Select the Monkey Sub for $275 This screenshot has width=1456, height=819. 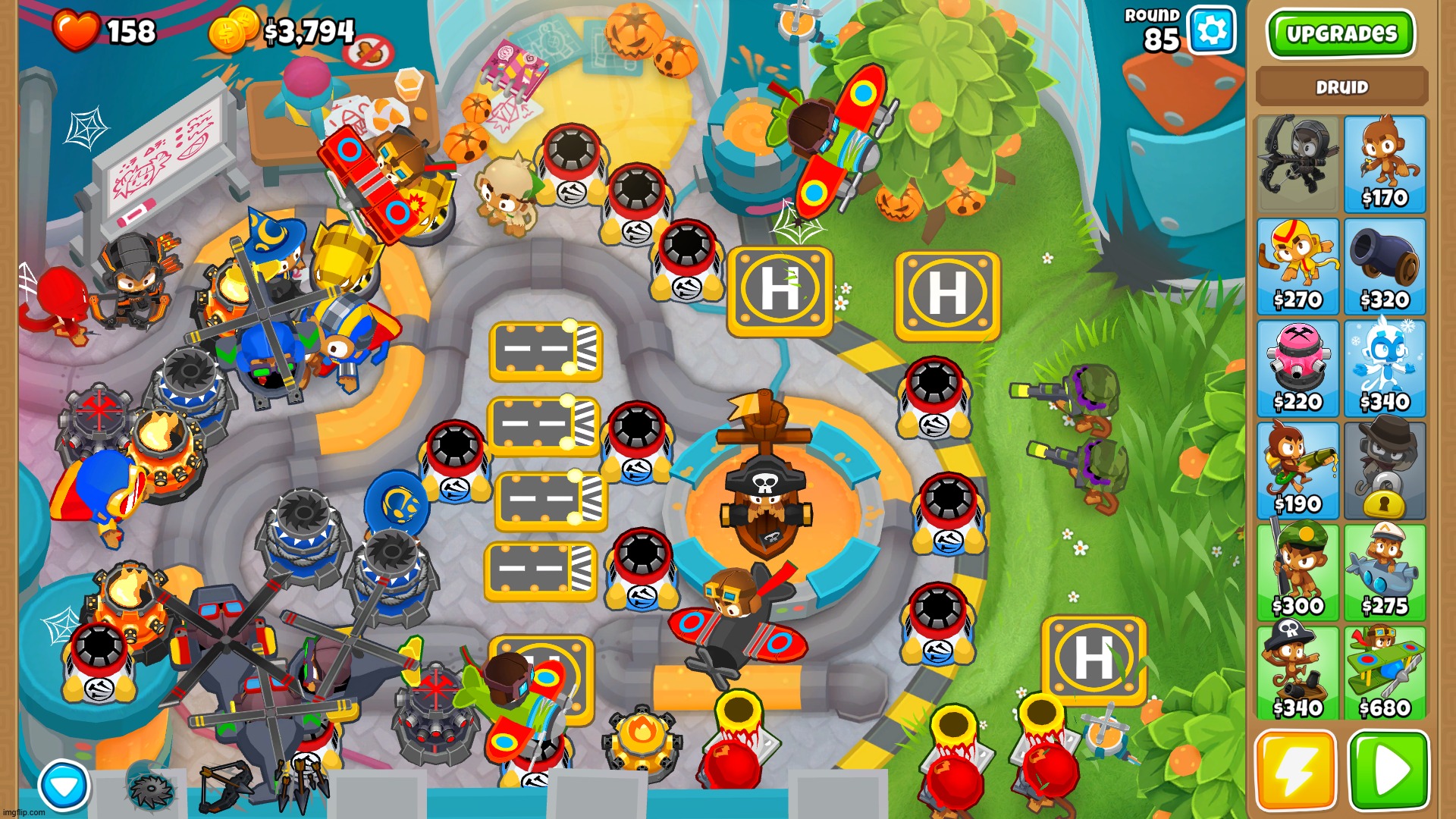[1385, 573]
